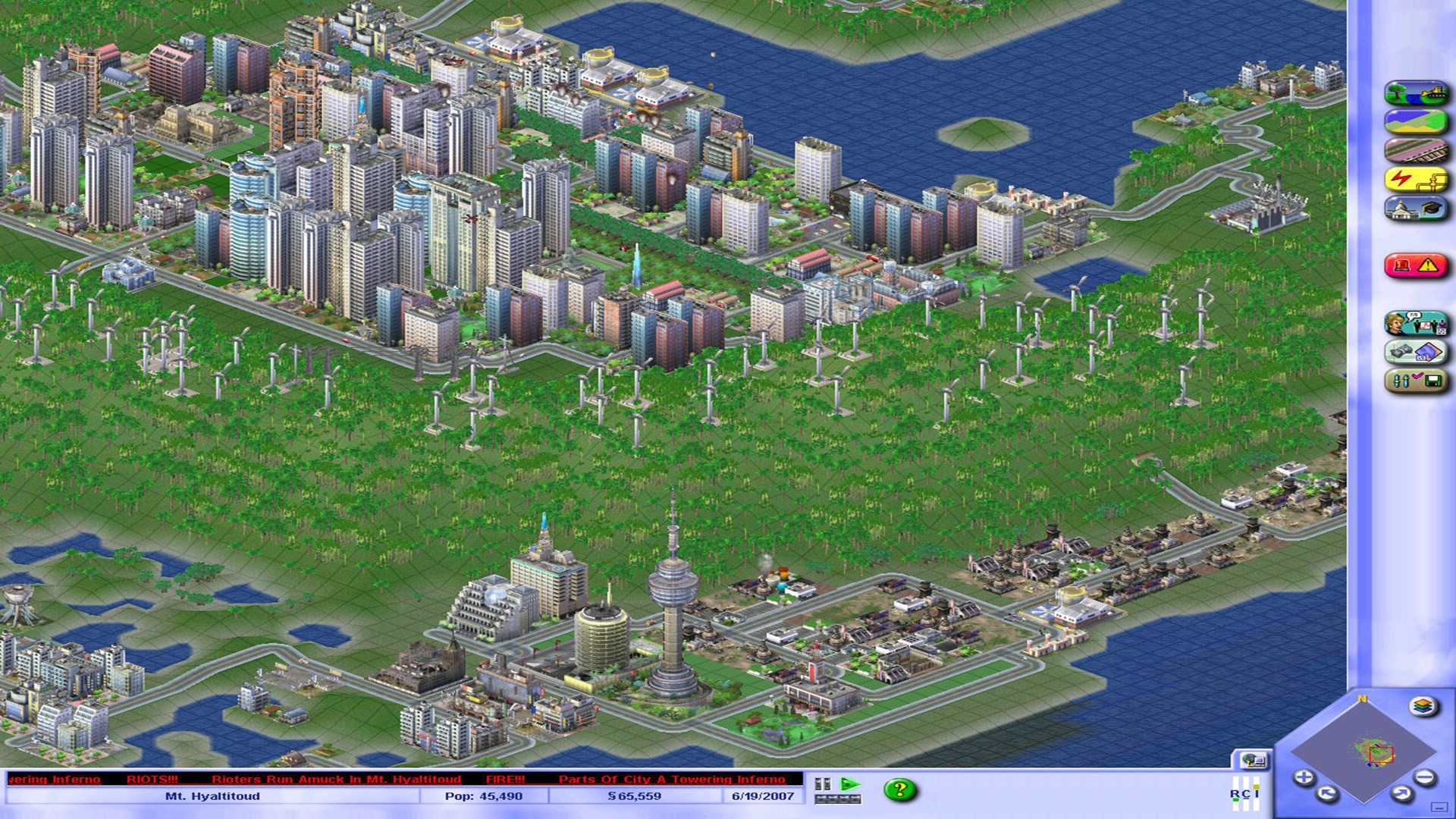Image resolution: width=1456 pixels, height=819 pixels.
Task: Collapse the minimap panel
Action: click(x=1439, y=808)
